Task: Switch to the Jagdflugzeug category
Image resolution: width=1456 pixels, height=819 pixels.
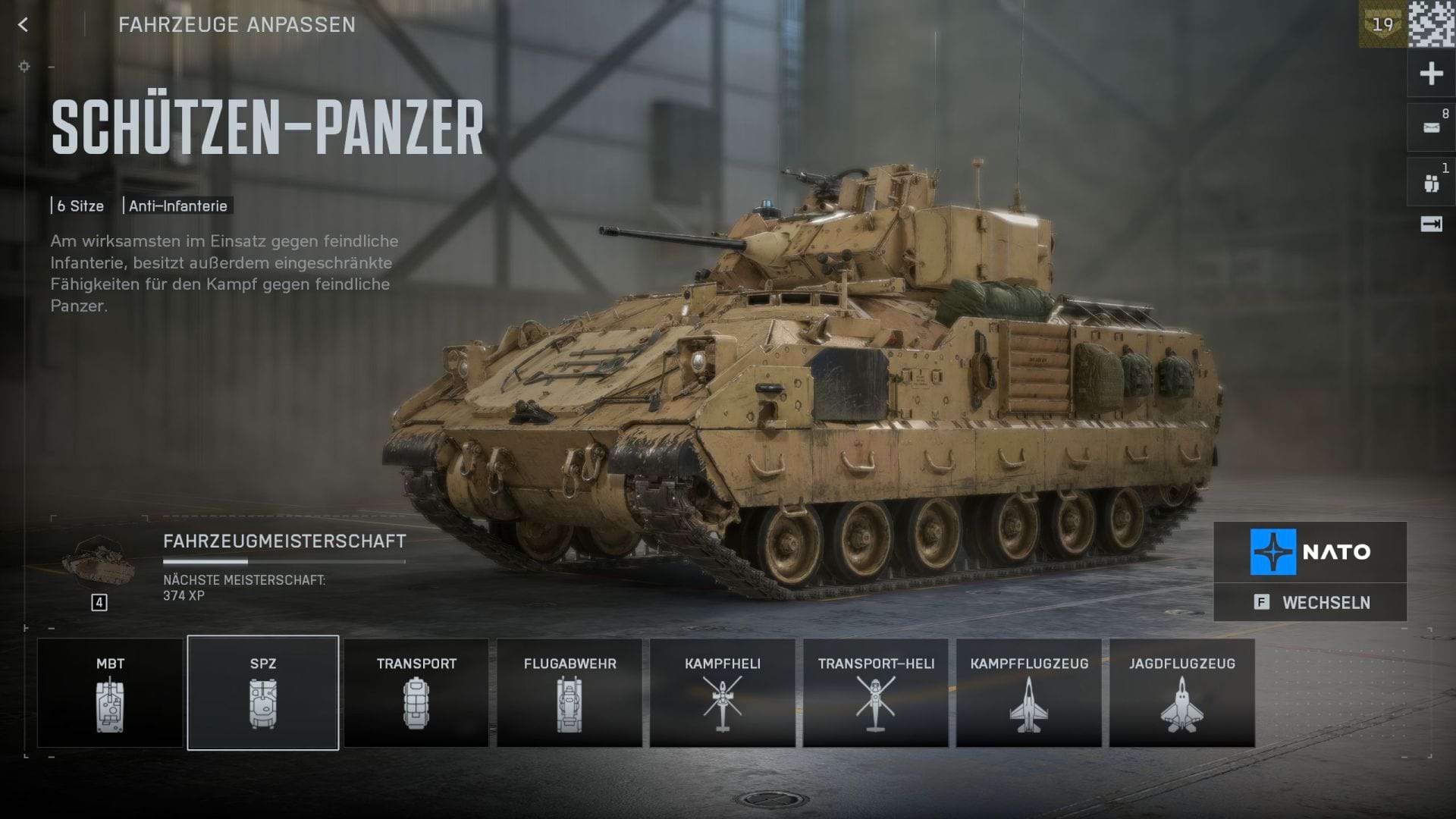Action: pos(1181,692)
